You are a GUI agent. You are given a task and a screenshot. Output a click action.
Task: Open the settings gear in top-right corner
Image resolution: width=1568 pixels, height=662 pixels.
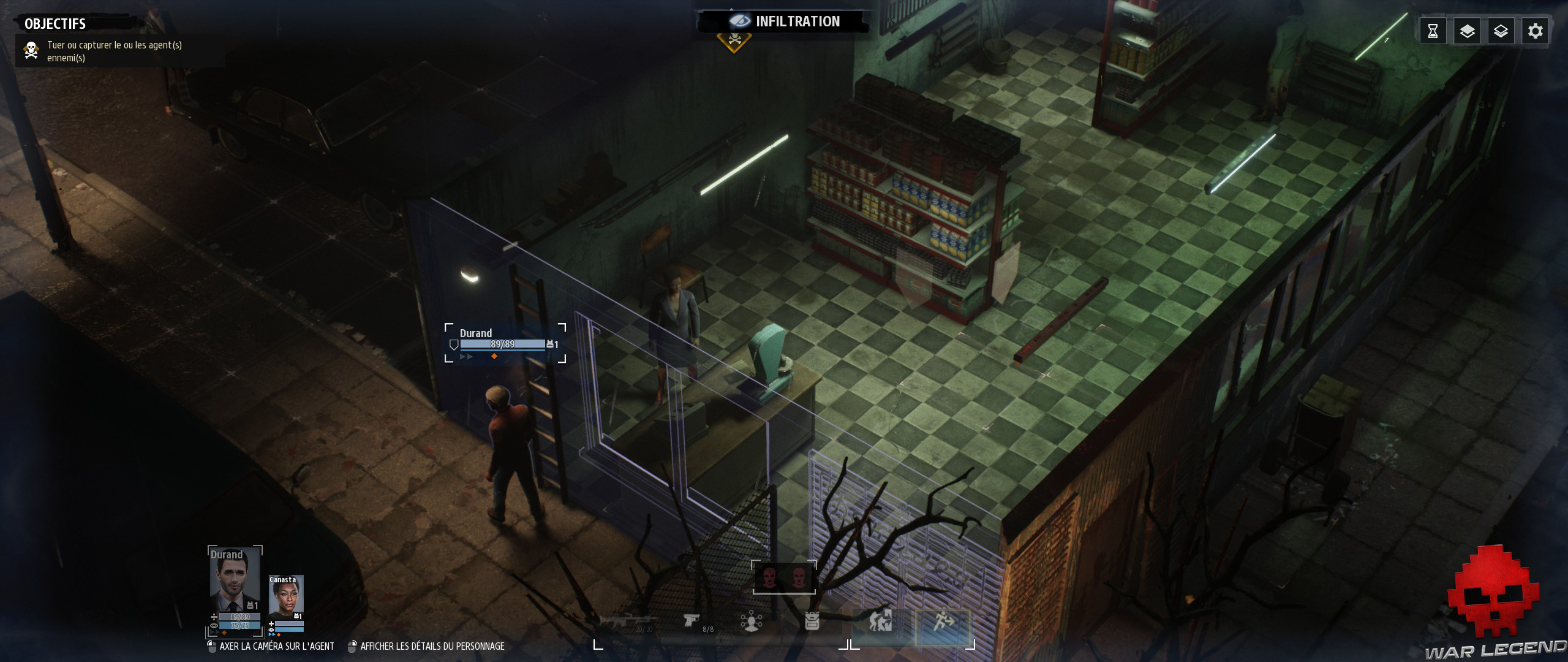1535,30
